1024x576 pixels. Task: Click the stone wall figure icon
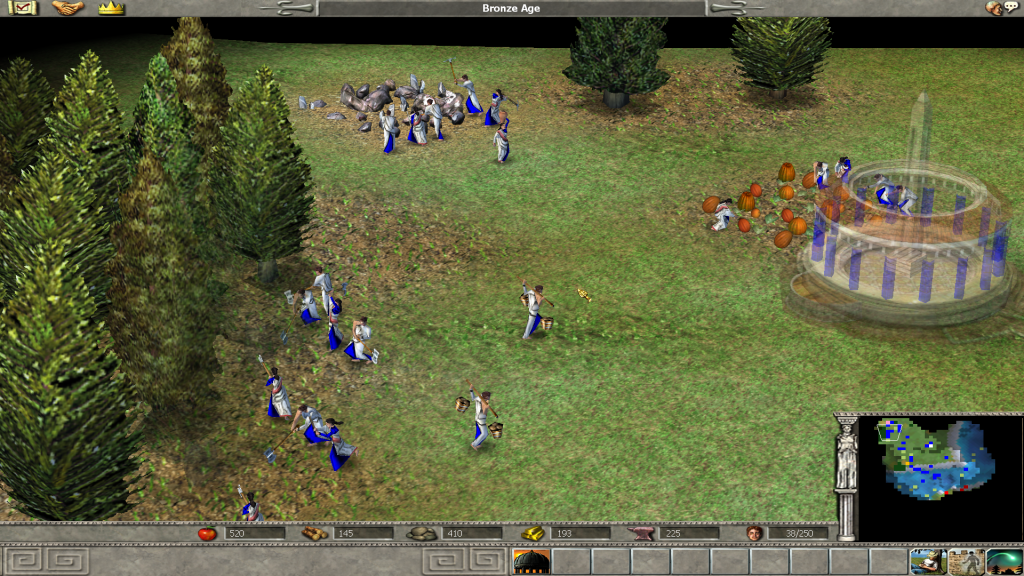(x=966, y=562)
